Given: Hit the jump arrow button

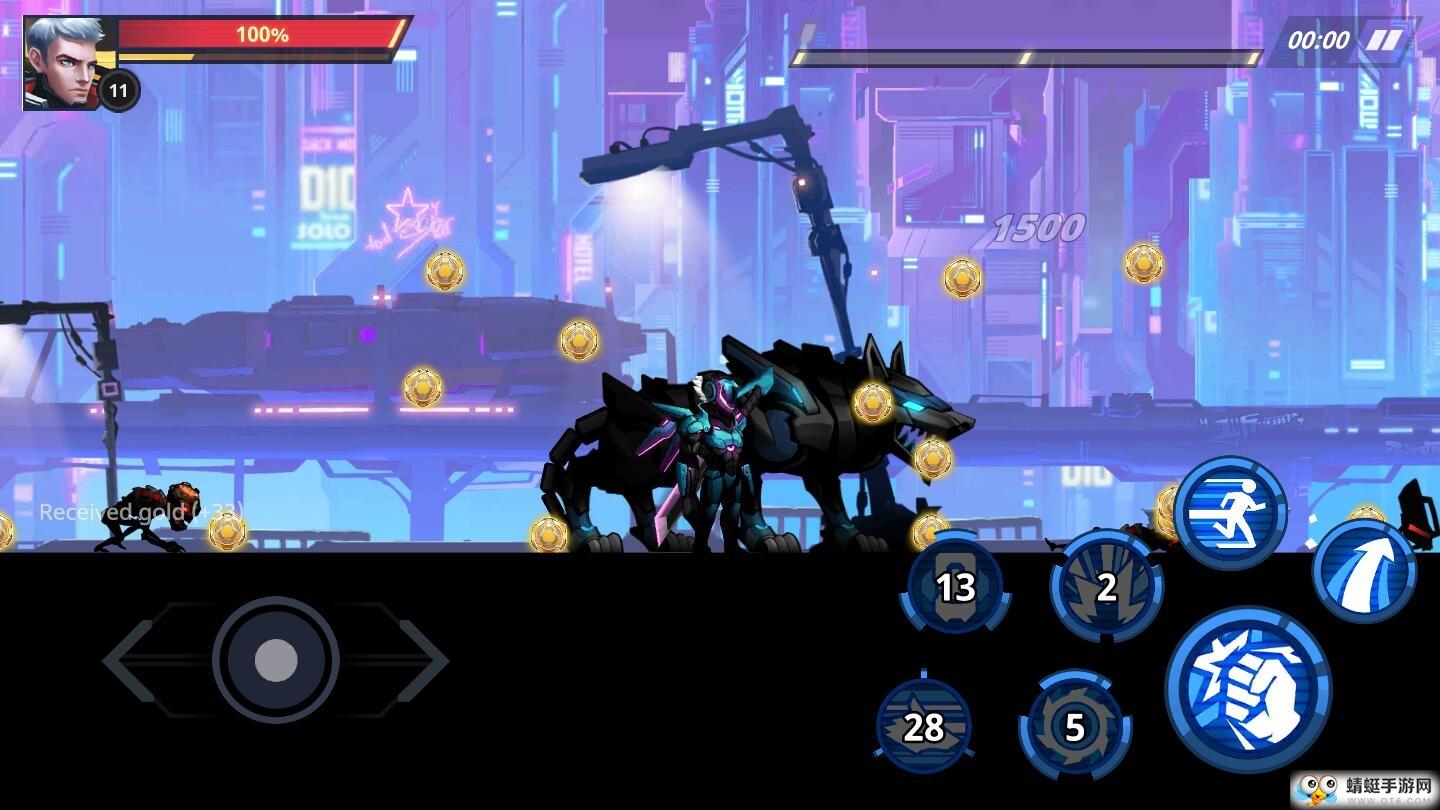Looking at the screenshot, I should [1364, 572].
